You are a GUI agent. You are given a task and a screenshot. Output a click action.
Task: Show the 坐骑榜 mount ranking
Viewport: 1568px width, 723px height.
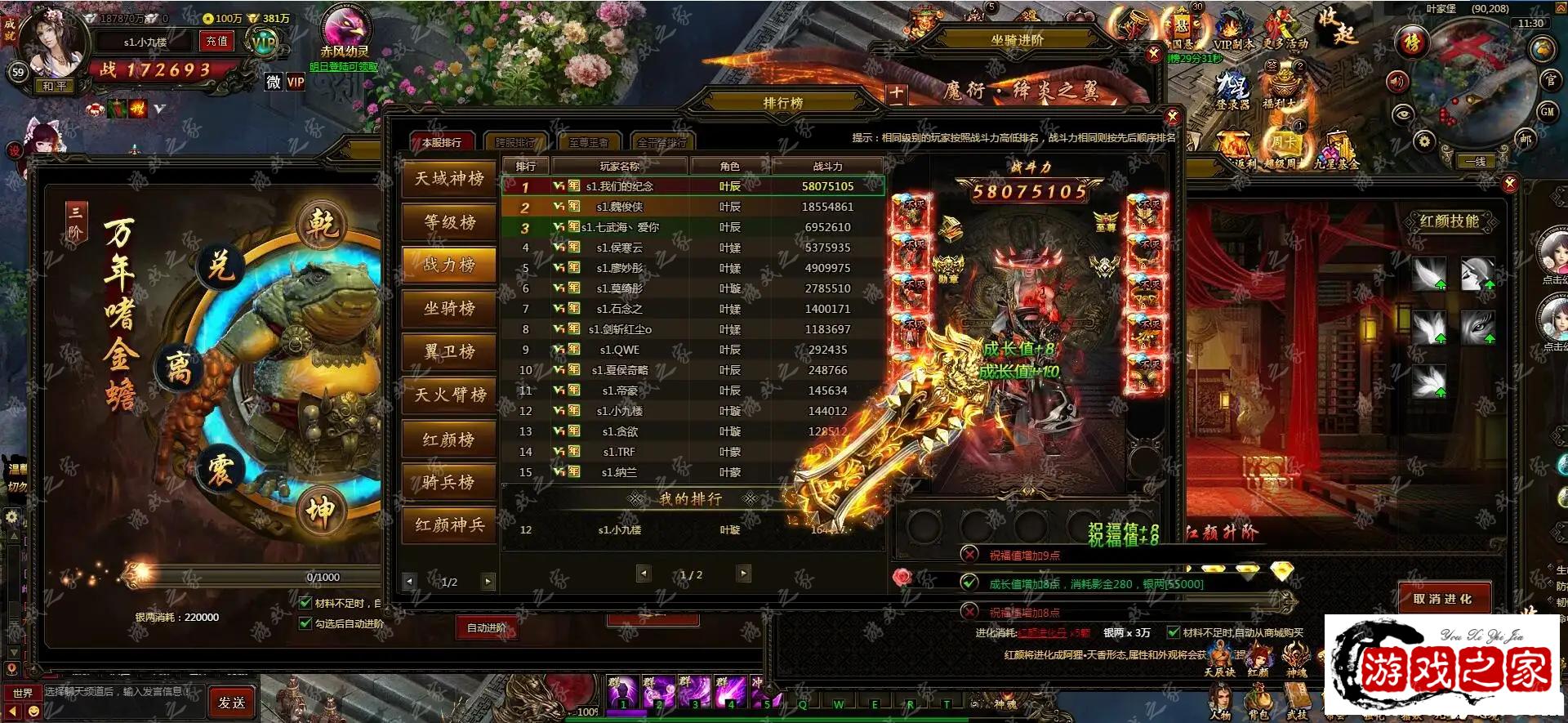(449, 309)
